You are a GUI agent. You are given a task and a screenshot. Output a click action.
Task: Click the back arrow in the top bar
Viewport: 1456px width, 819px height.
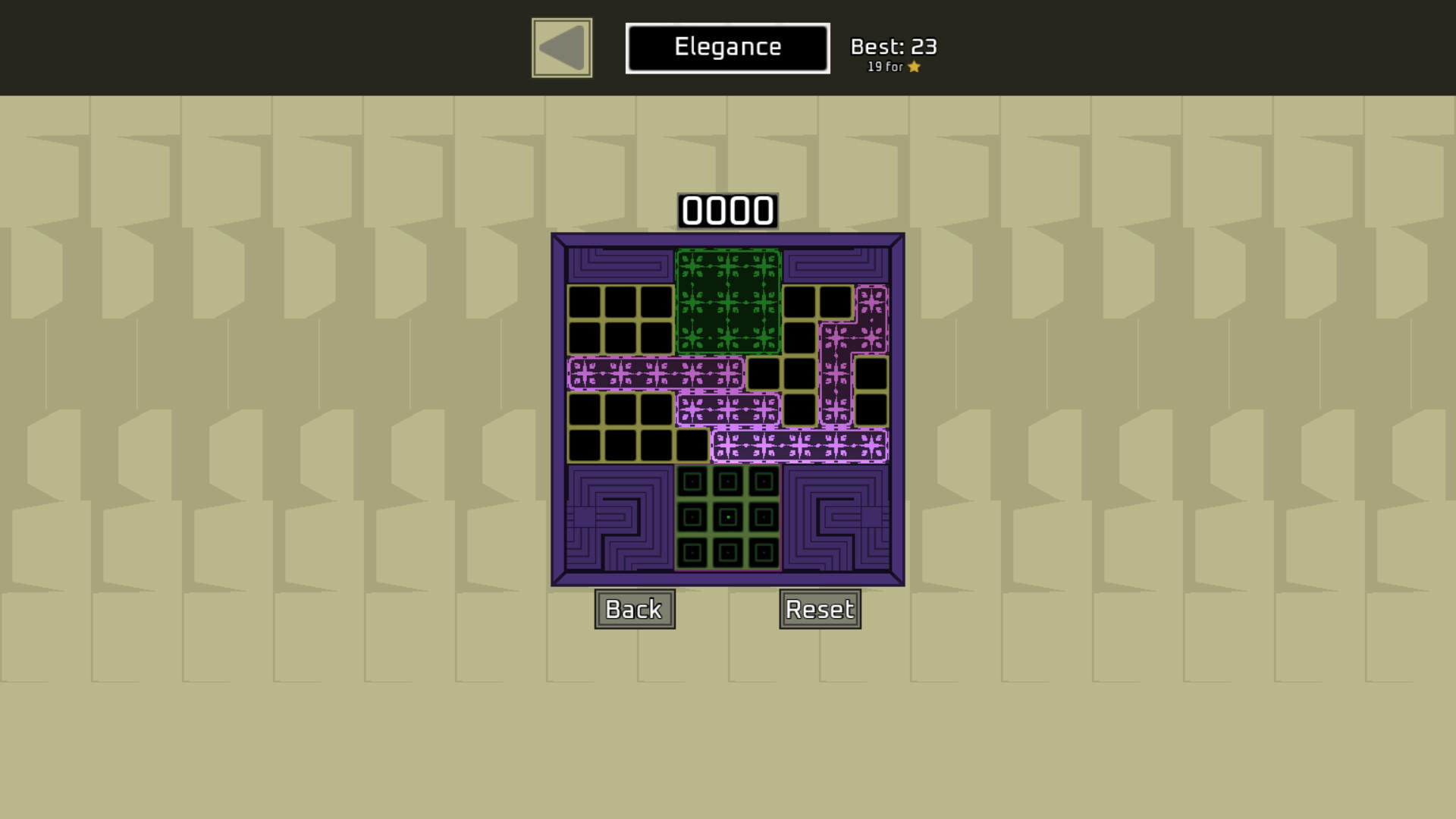point(561,47)
